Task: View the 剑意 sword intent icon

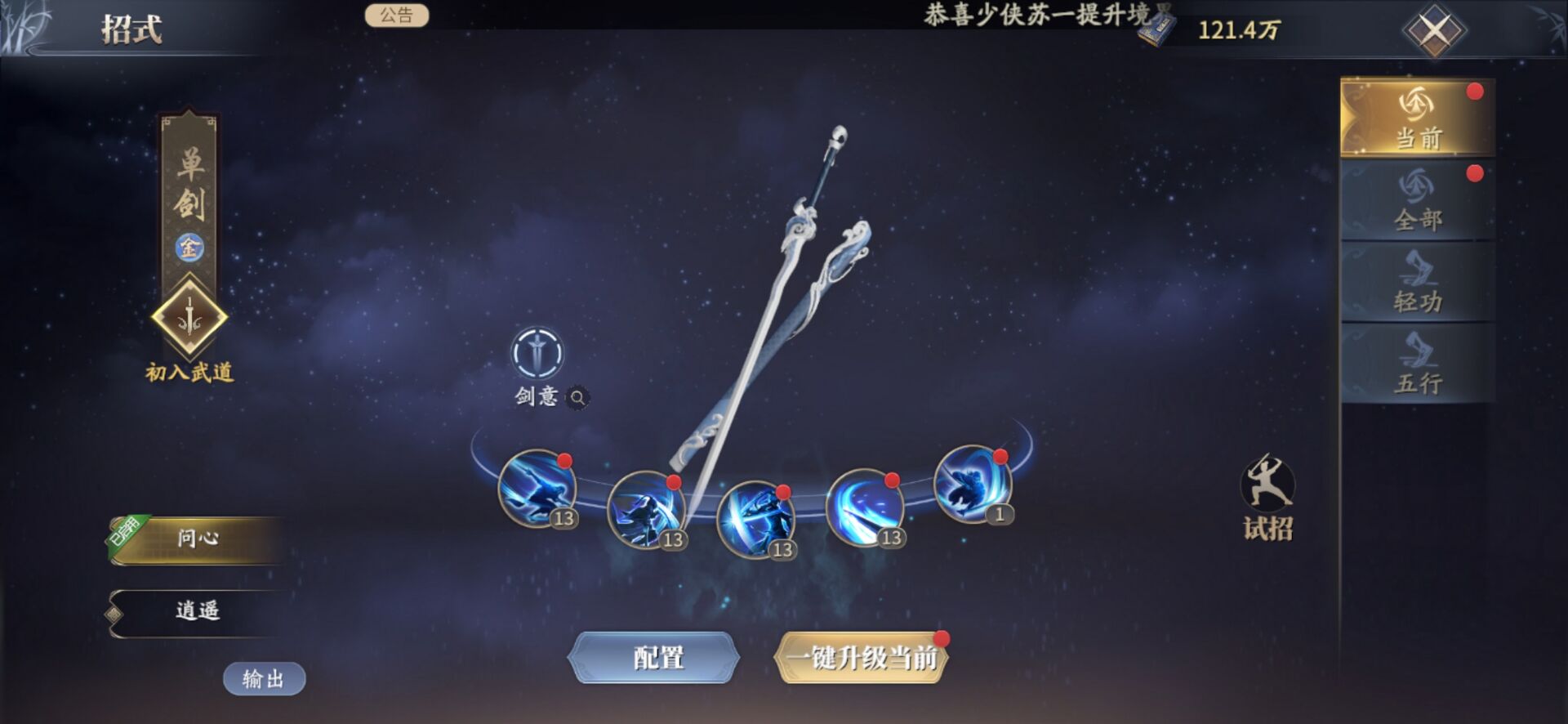Action: coord(537,354)
